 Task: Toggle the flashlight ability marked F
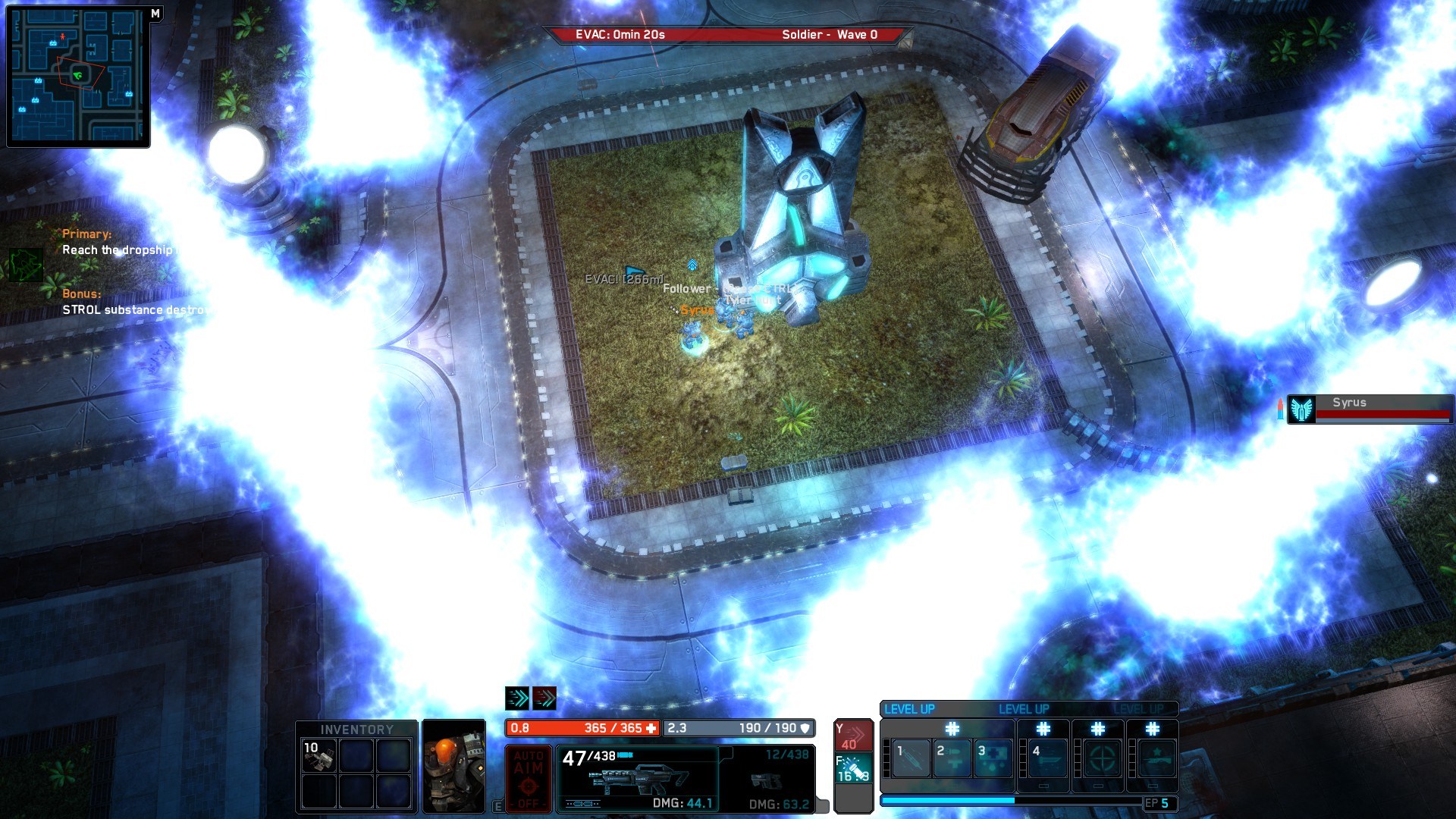[853, 768]
